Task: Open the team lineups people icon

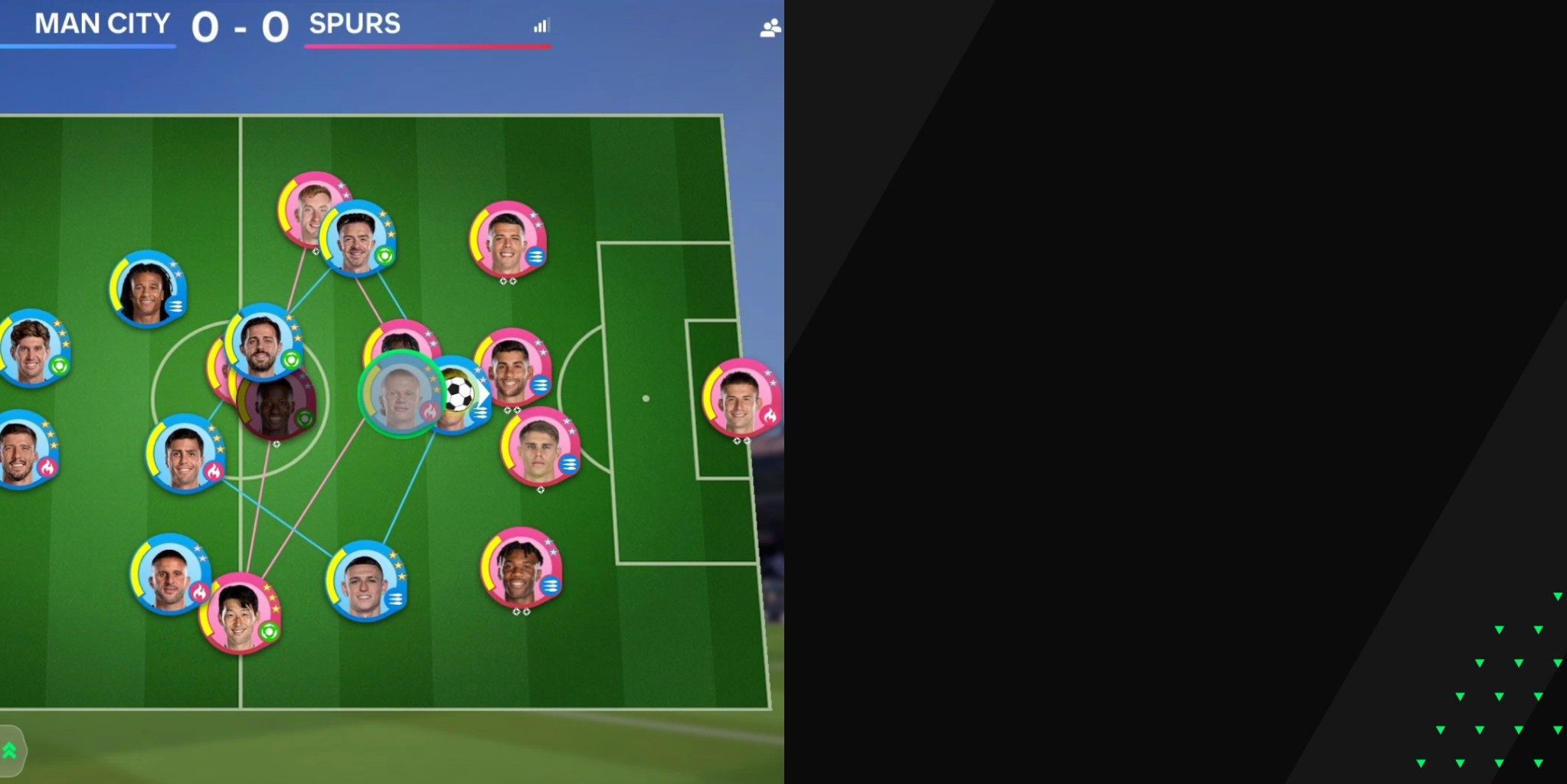Action: (770, 28)
